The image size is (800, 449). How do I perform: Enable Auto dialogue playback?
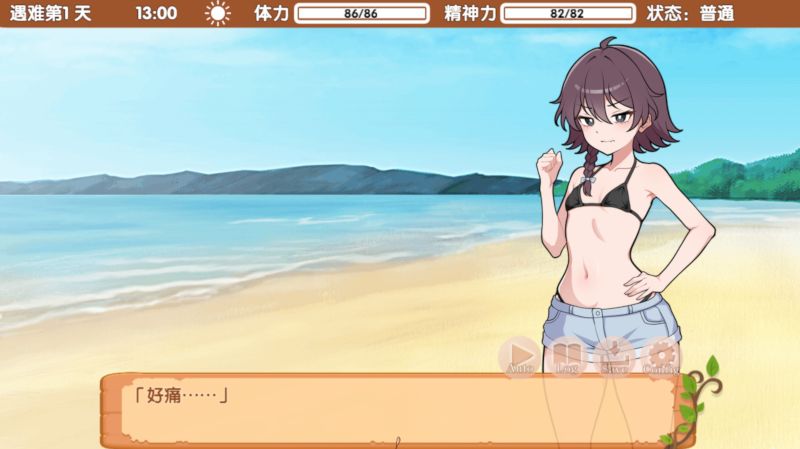pyautogui.click(x=518, y=355)
